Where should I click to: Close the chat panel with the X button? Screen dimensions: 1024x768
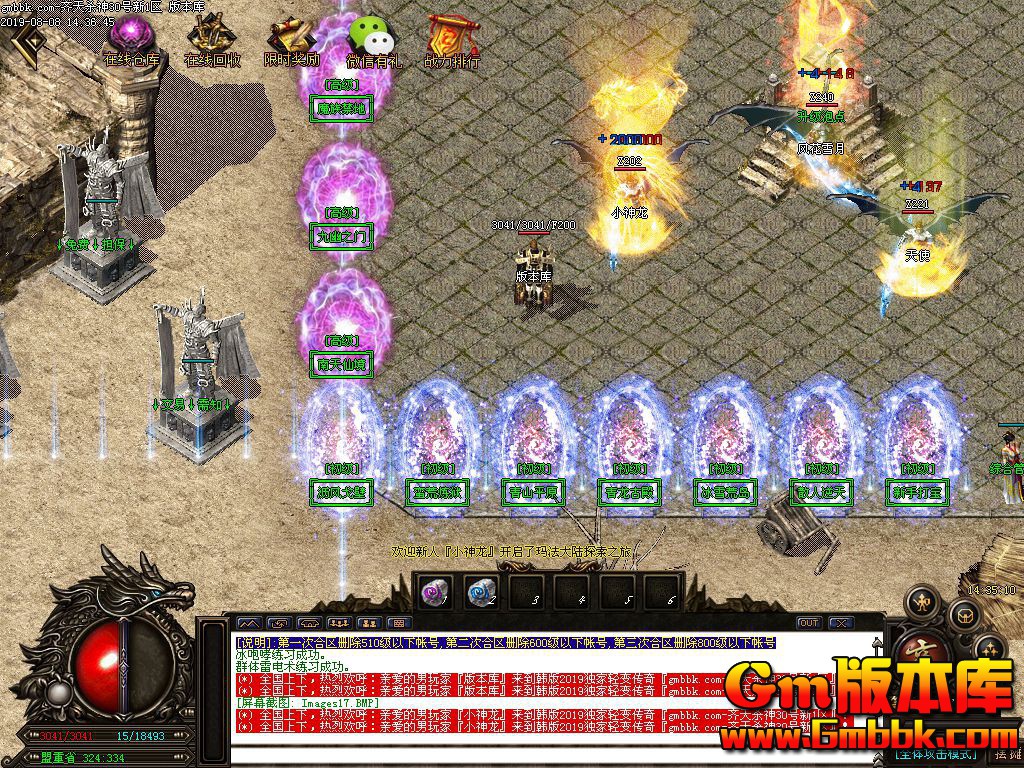point(841,623)
